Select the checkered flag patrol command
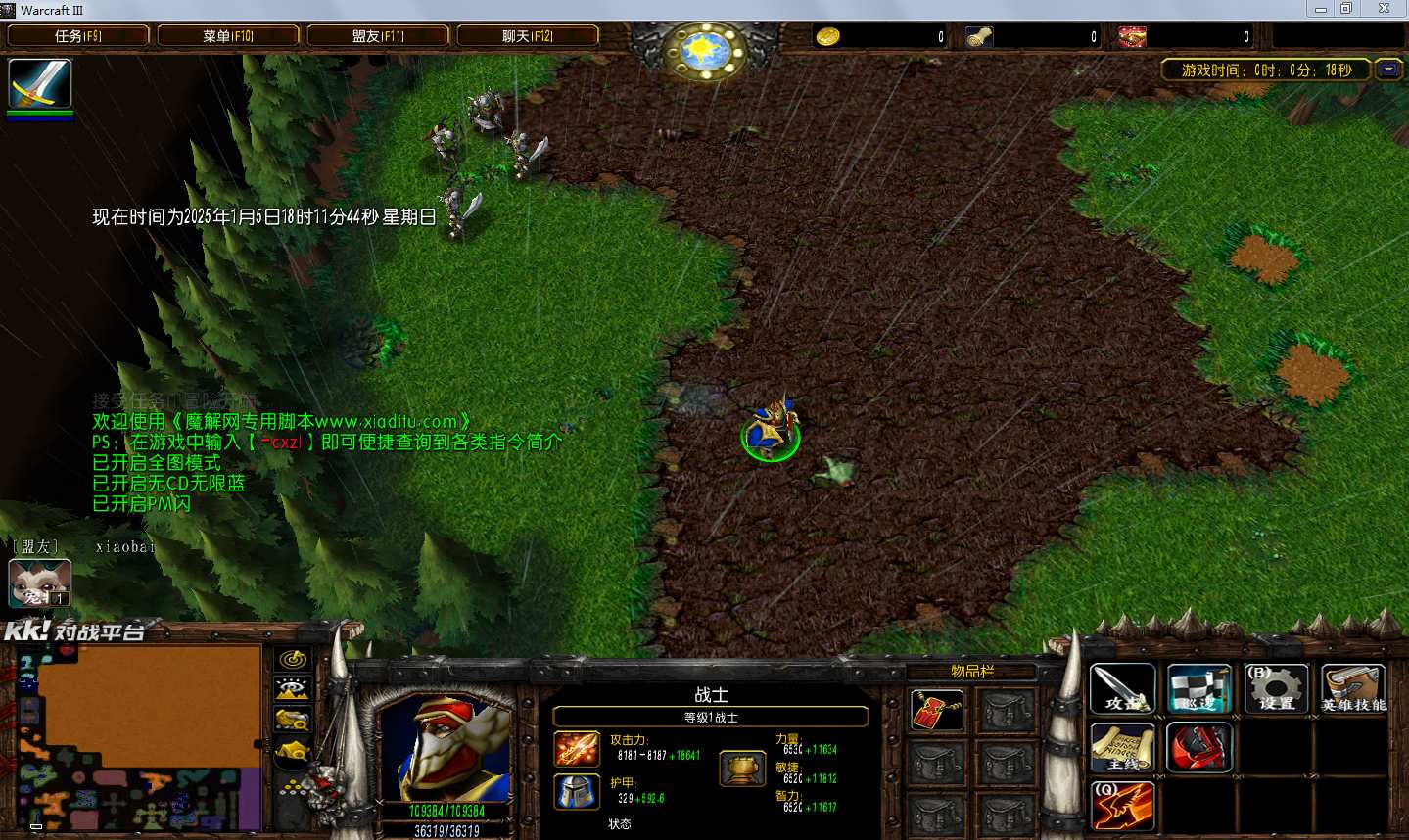1409x840 pixels. 1198,689
